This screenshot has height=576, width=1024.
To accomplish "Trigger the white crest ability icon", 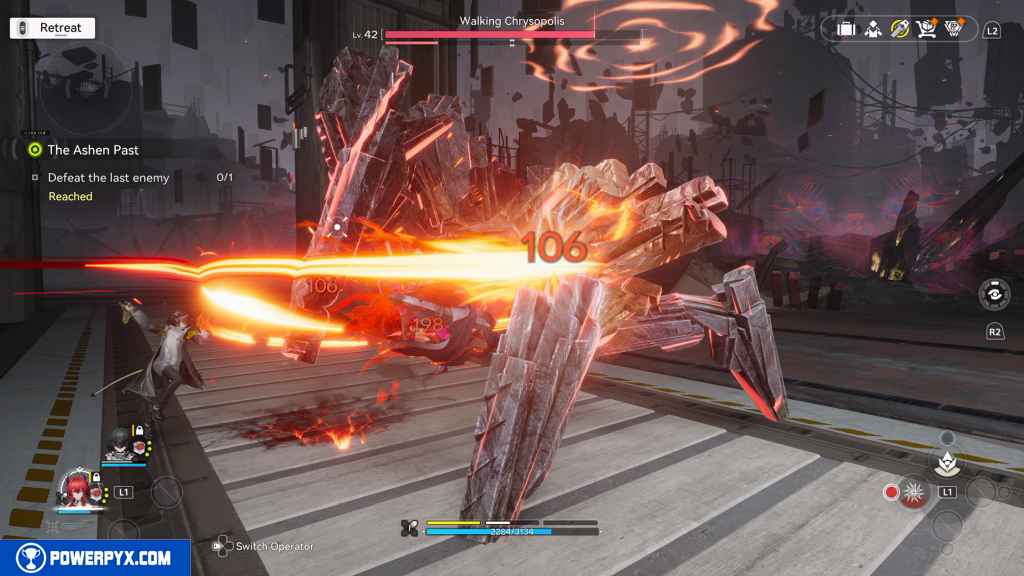I will point(945,461).
